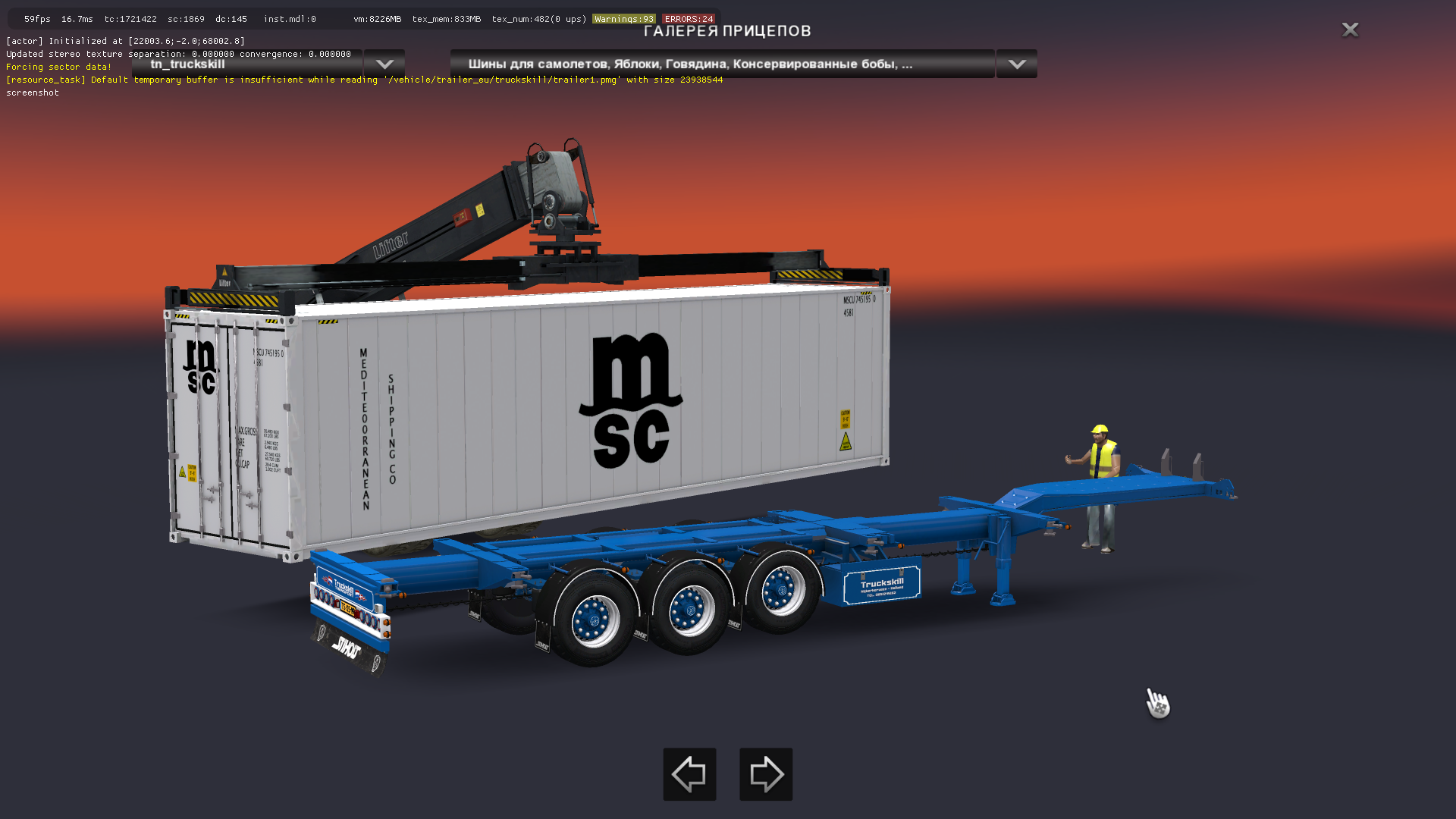Click the Warnings:93 indicator in the status bar

pos(623,18)
